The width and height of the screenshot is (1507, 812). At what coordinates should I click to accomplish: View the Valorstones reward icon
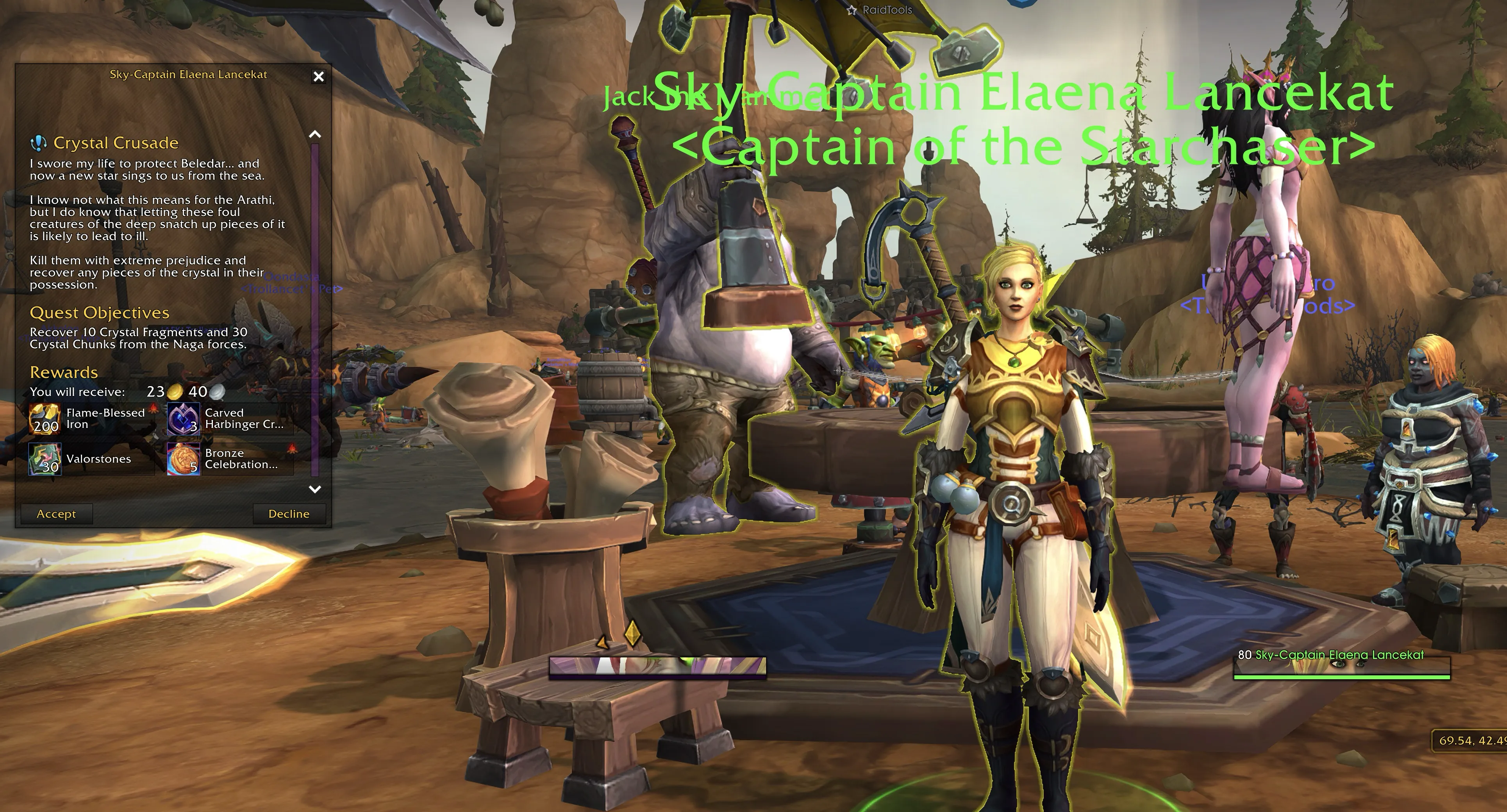tap(45, 459)
